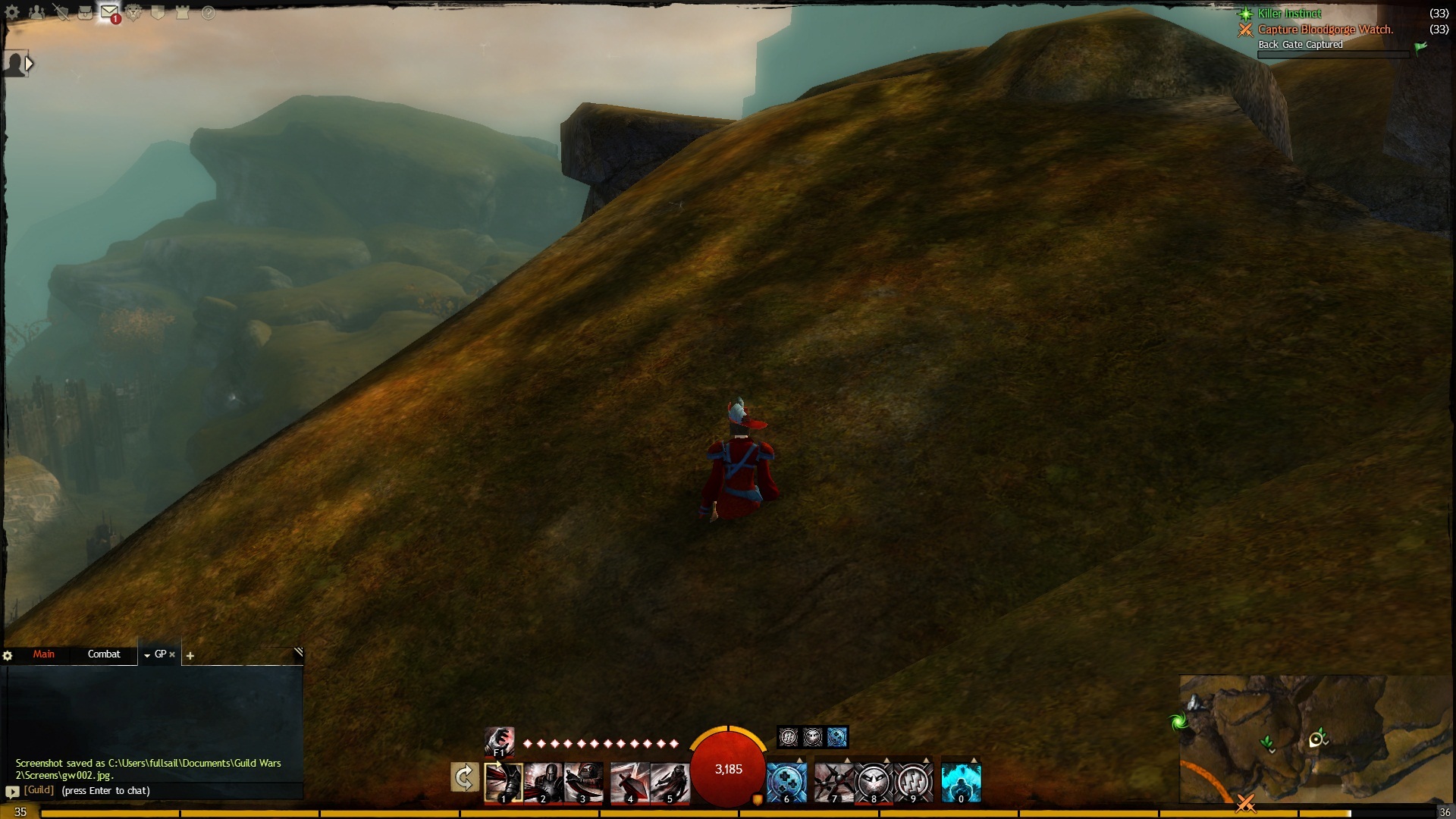1456x819 pixels.
Task: Open chat options gear
Action: [8, 656]
